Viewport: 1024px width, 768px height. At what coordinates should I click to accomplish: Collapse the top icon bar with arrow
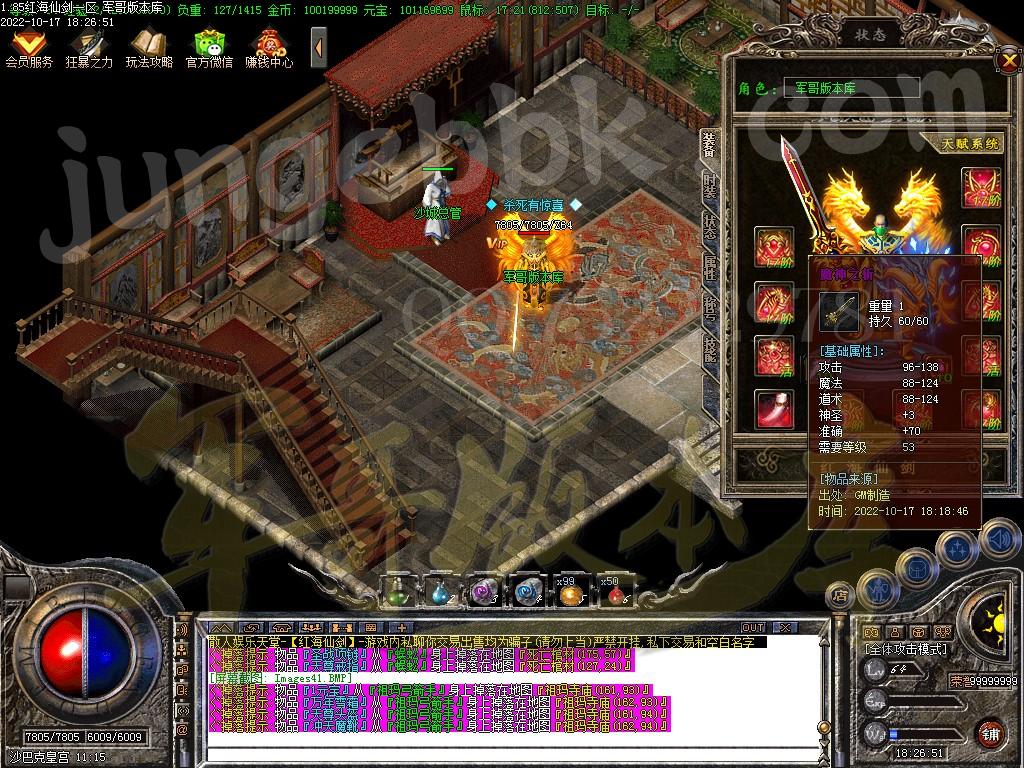click(x=319, y=47)
